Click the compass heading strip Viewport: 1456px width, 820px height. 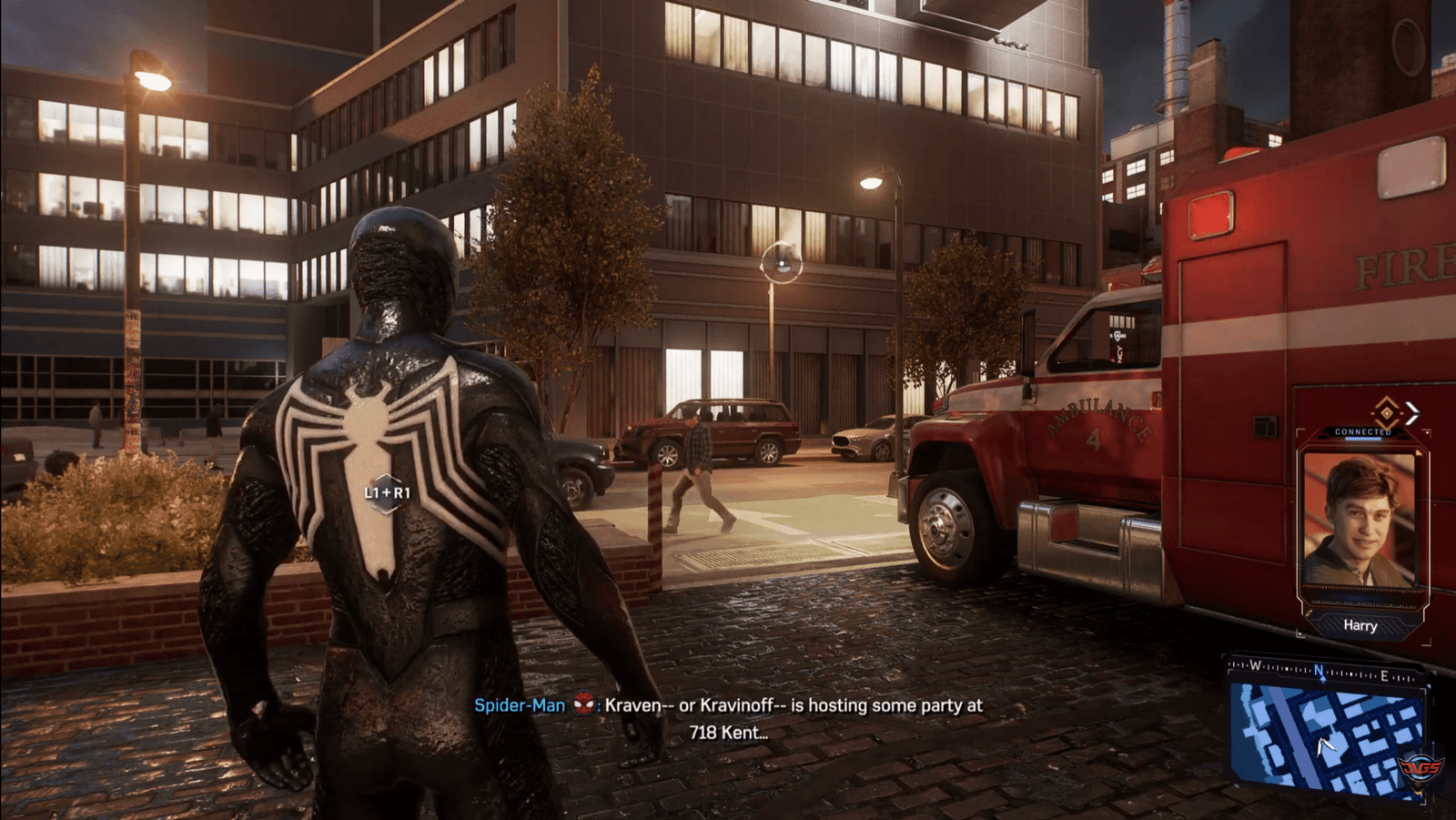[1324, 673]
